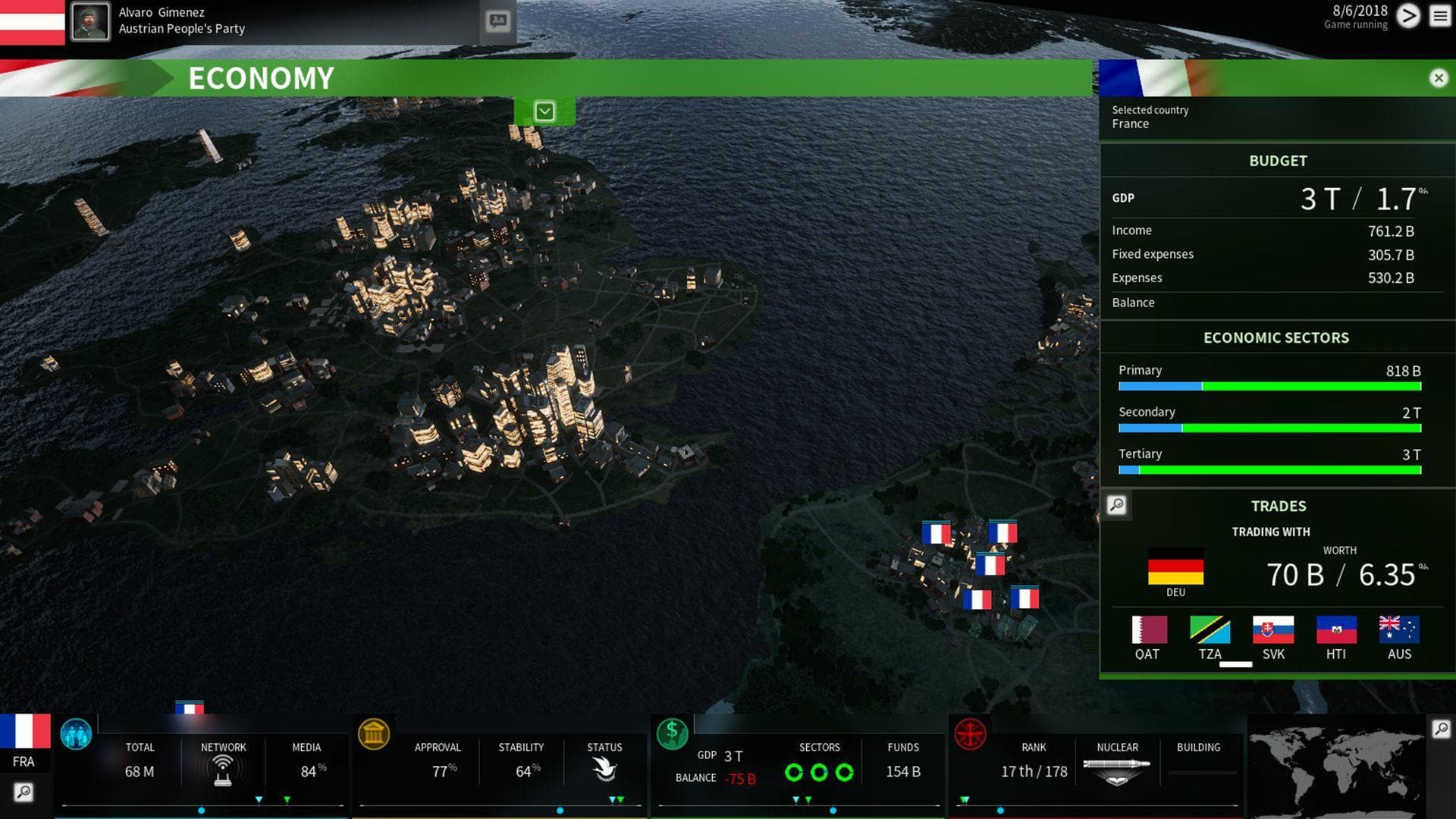Select Alvaro Gimenez leader portrait
The width and height of the screenshot is (1456, 819).
point(90,21)
